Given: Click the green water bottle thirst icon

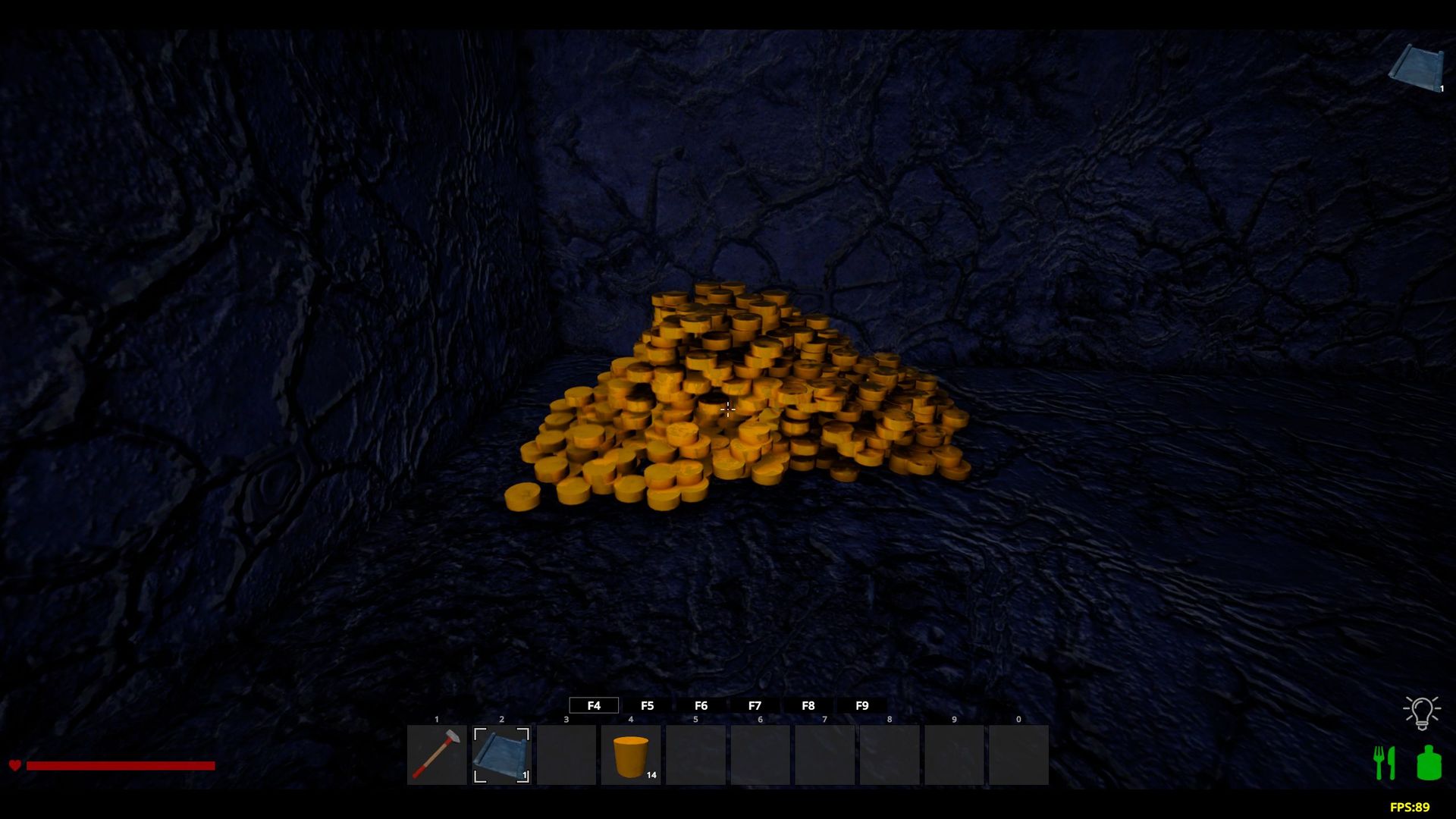Looking at the screenshot, I should [1429, 763].
